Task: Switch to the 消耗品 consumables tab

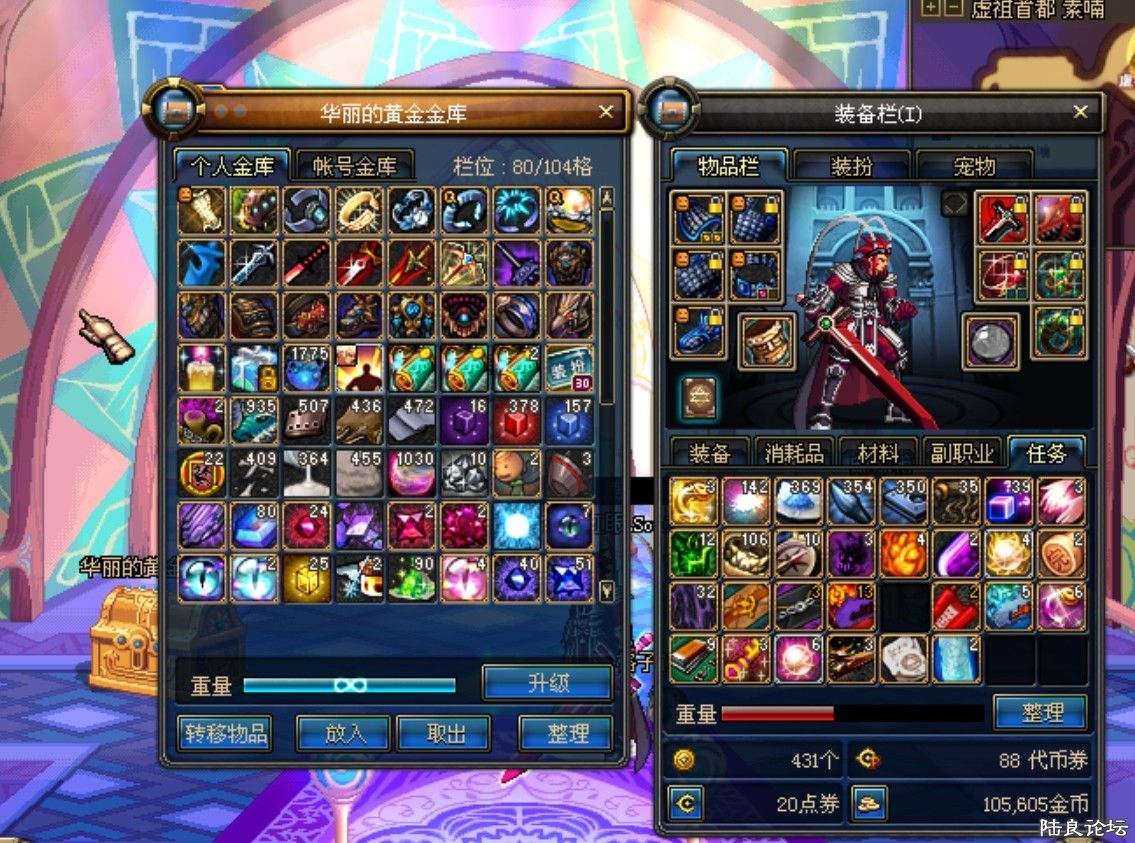Action: 794,453
